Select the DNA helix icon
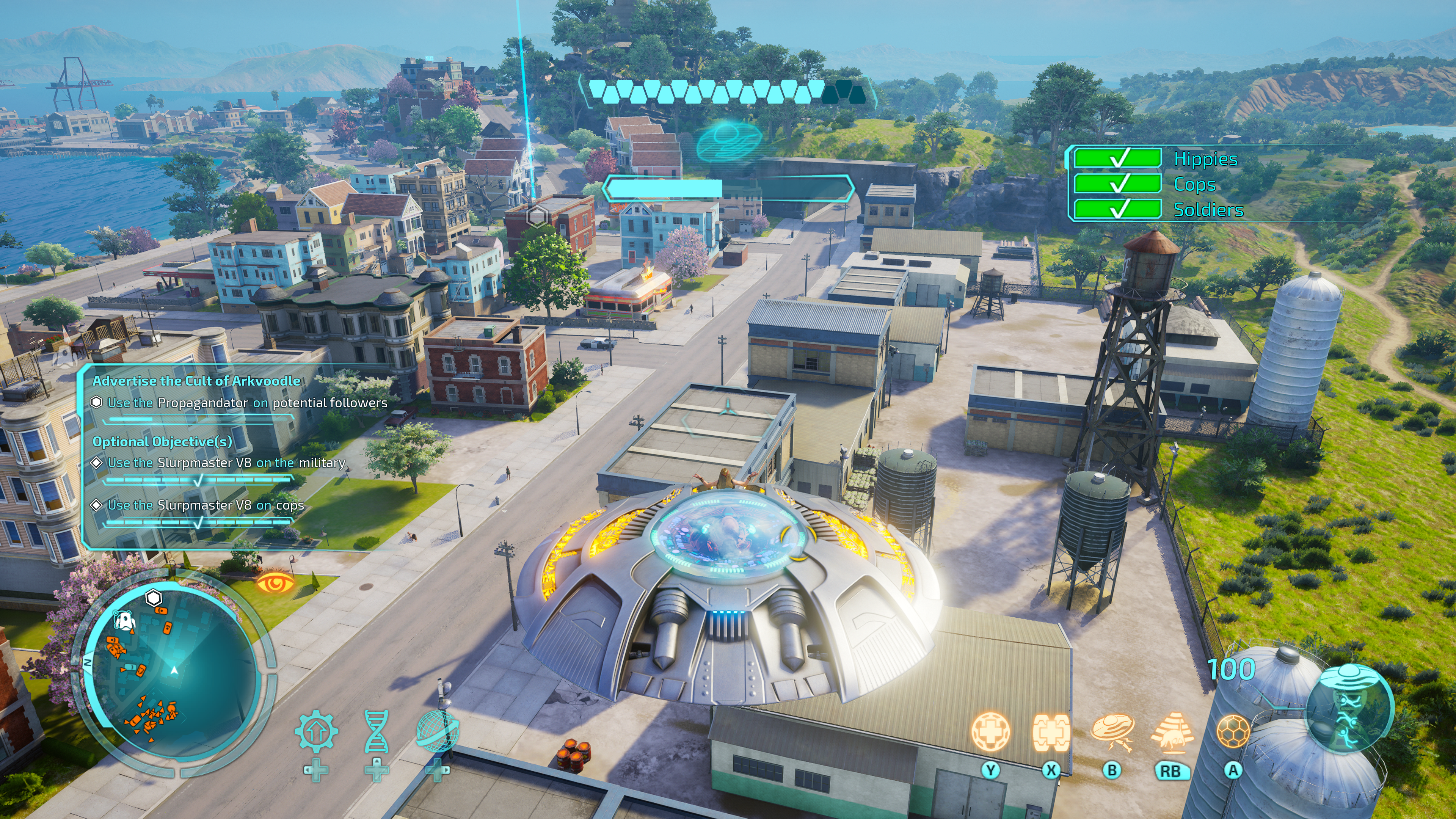1456x819 pixels. point(377,731)
